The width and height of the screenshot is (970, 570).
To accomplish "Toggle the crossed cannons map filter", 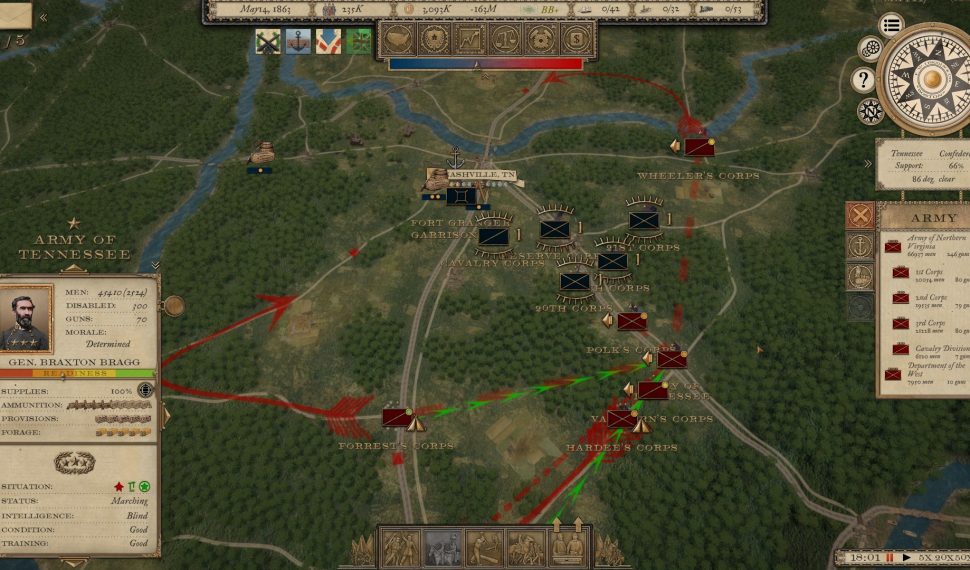I will [x=268, y=42].
